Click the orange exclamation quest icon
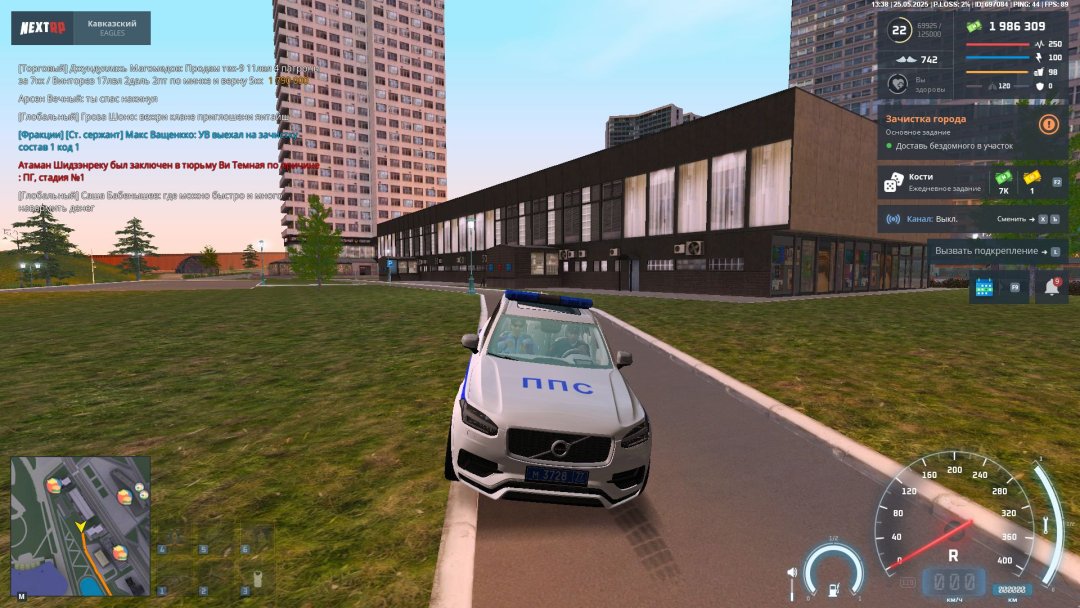Image resolution: width=1080 pixels, height=608 pixels. (1048, 125)
